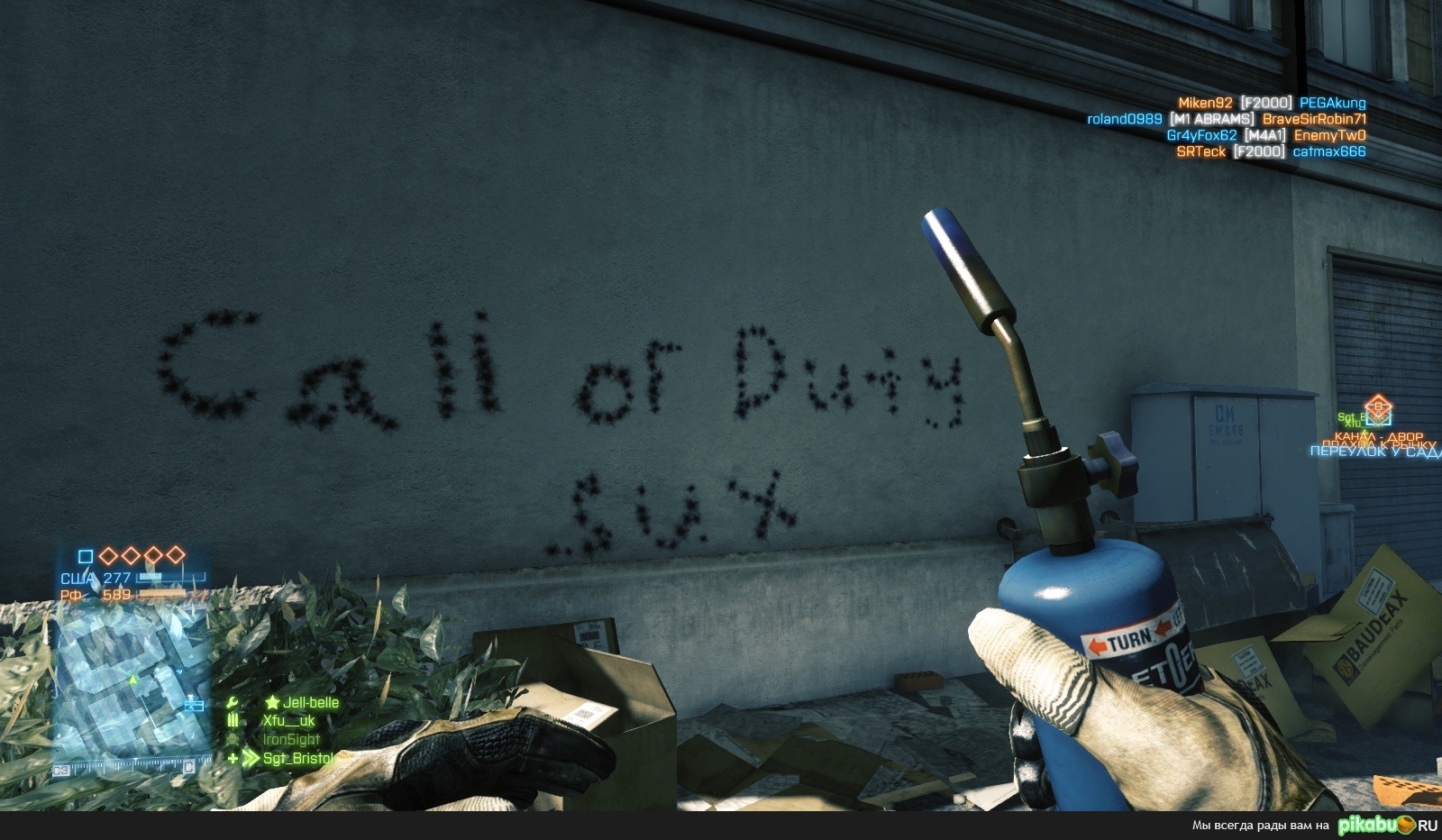The width and height of the screenshot is (1442, 840).
Task: Click the catmax666 player name
Action: pos(1331,151)
